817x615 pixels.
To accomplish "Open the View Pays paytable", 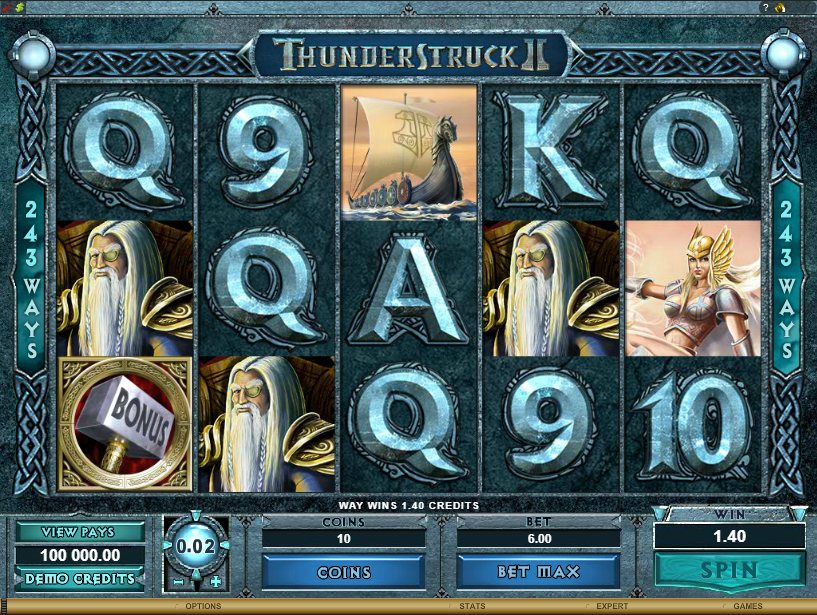I will (79, 532).
